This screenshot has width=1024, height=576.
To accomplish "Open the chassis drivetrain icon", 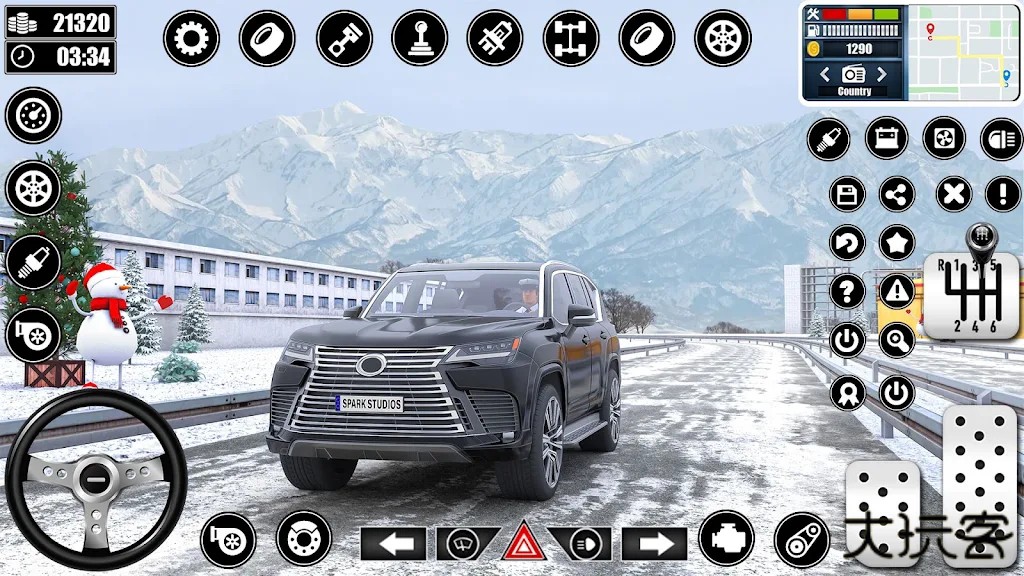I will coord(571,39).
